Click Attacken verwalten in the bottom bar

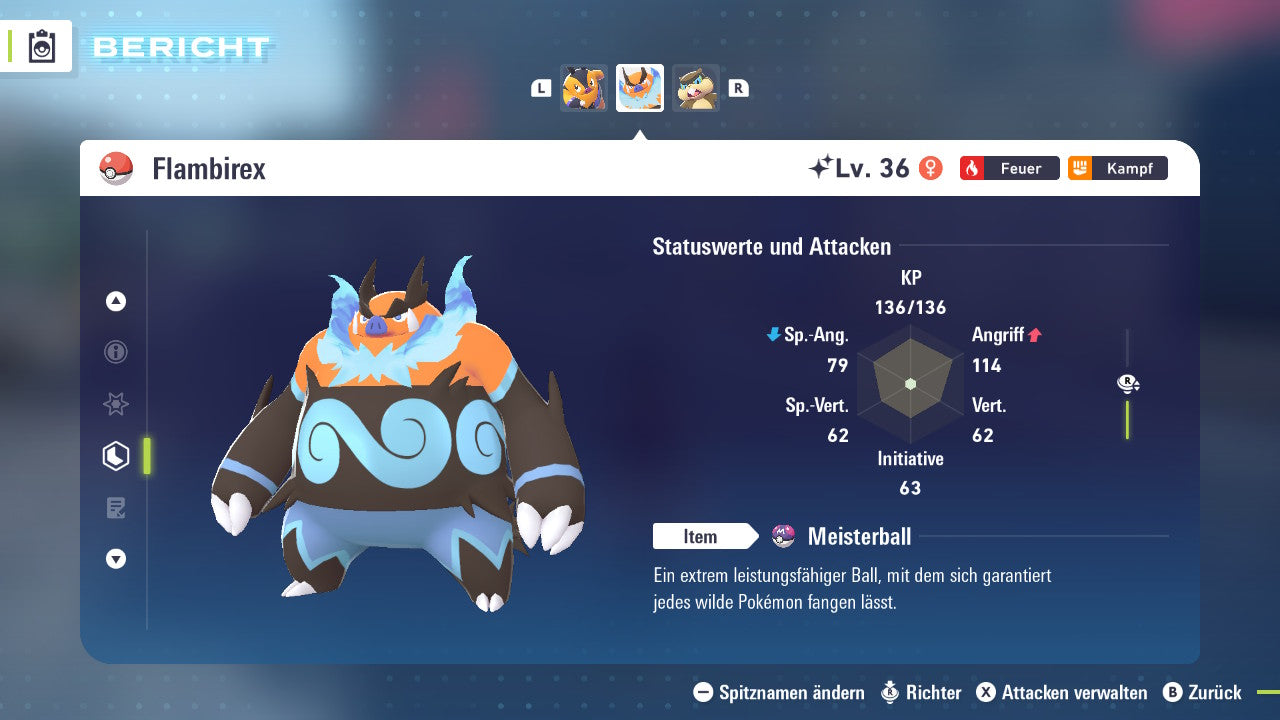pyautogui.click(x=1065, y=692)
